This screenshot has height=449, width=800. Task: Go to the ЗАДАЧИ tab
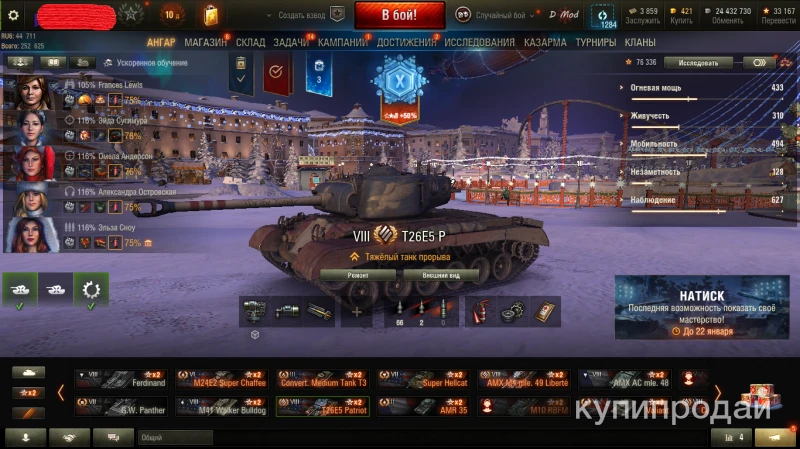(290, 43)
